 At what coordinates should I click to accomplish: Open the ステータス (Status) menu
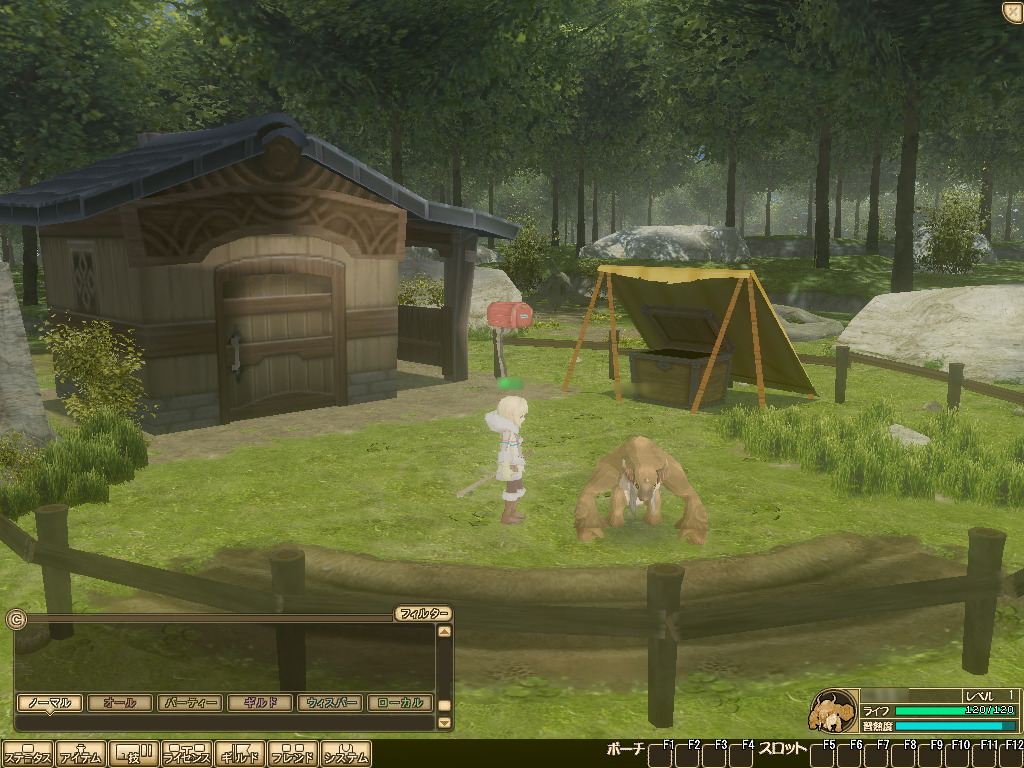coord(27,754)
